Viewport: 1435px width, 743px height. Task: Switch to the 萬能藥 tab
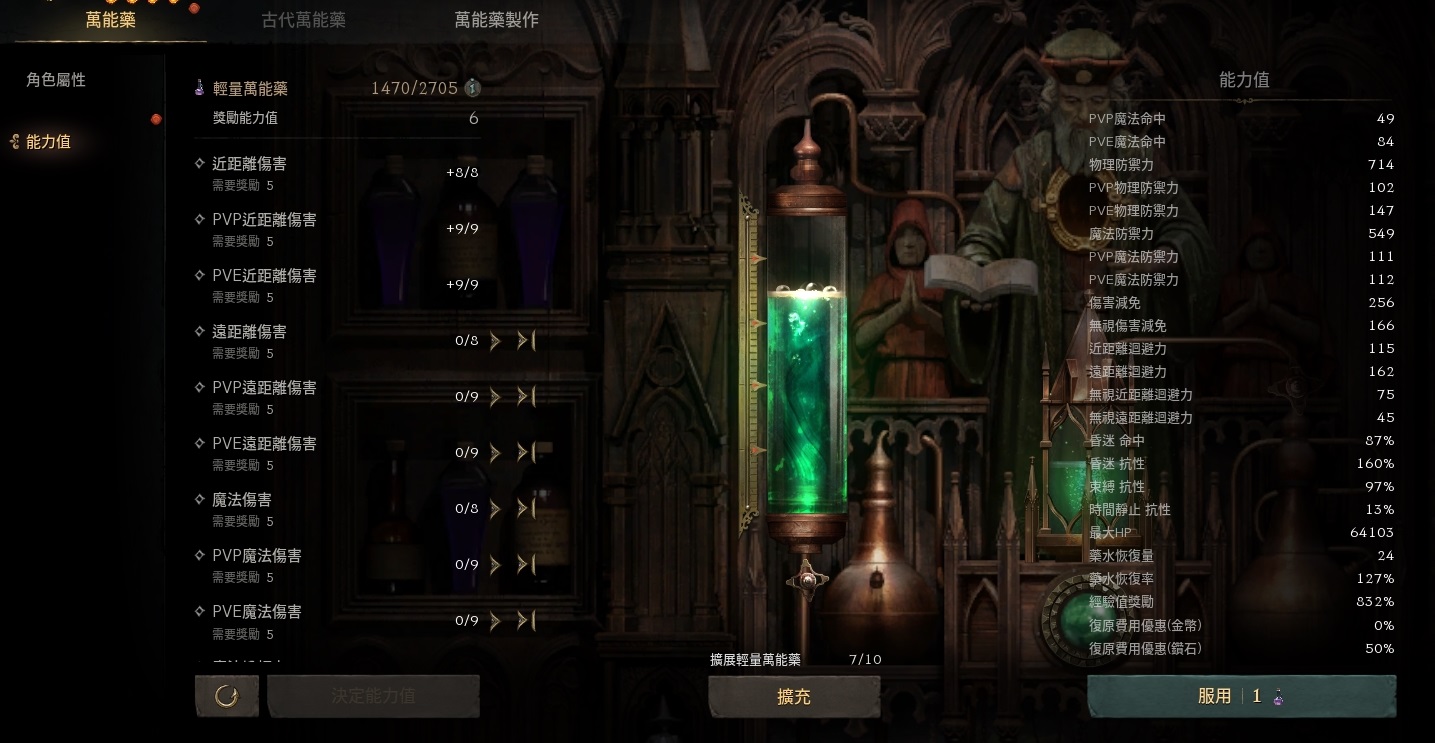110,20
